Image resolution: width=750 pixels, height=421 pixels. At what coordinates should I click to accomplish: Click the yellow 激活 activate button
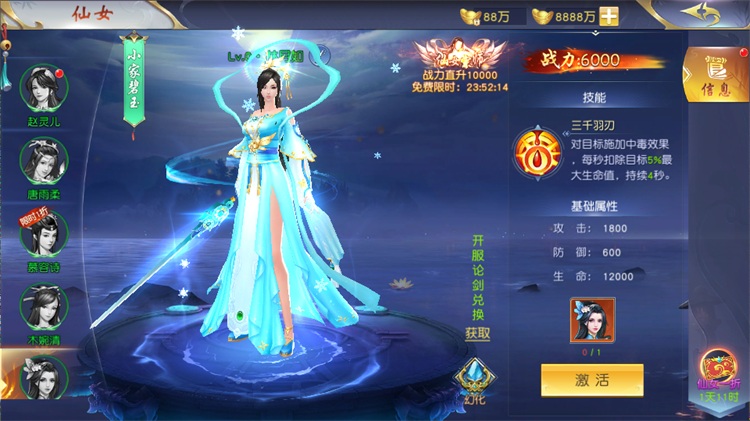(x=592, y=380)
